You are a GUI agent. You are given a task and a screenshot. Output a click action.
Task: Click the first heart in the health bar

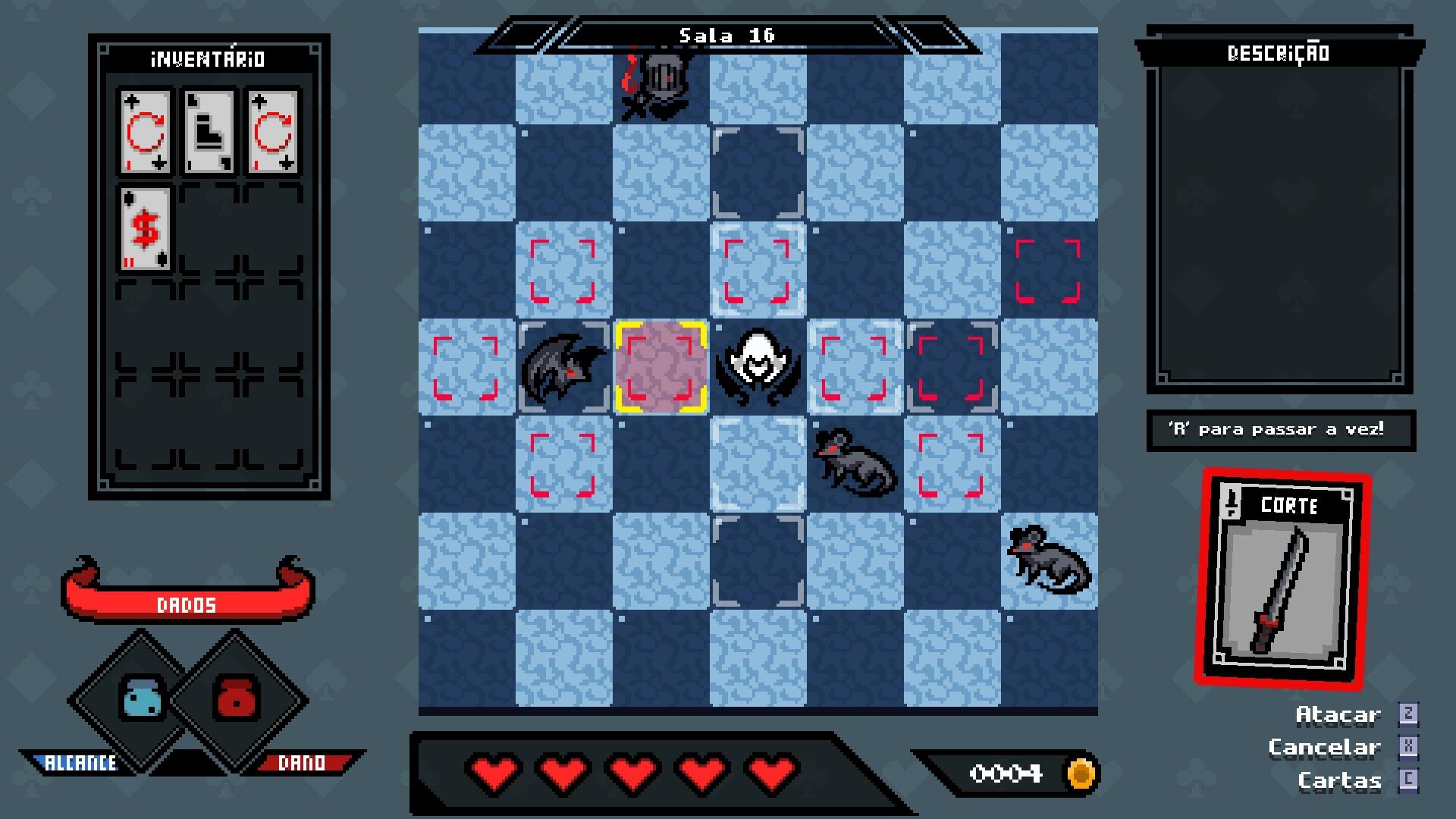click(491, 774)
